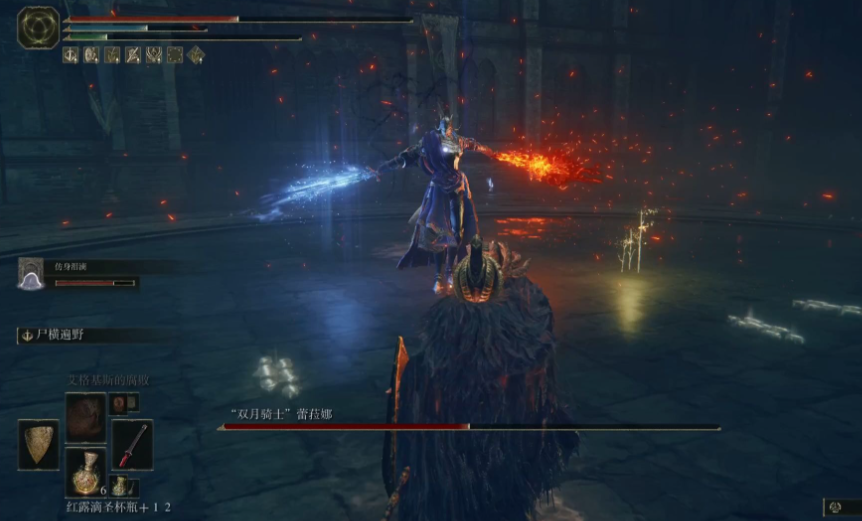
Task: Use the Flask of Crimson Tears slot
Action: 85,471
